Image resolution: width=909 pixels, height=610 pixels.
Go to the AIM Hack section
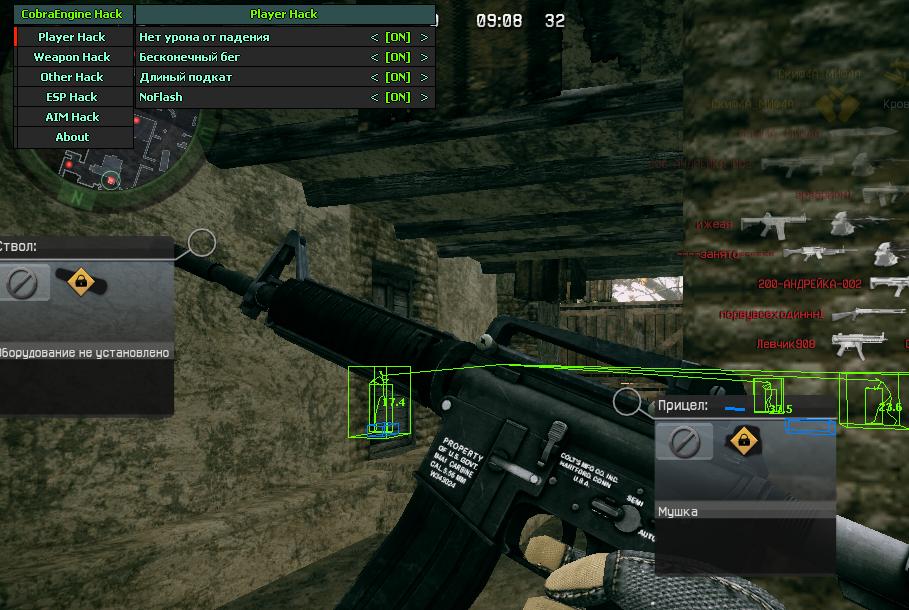tap(72, 117)
